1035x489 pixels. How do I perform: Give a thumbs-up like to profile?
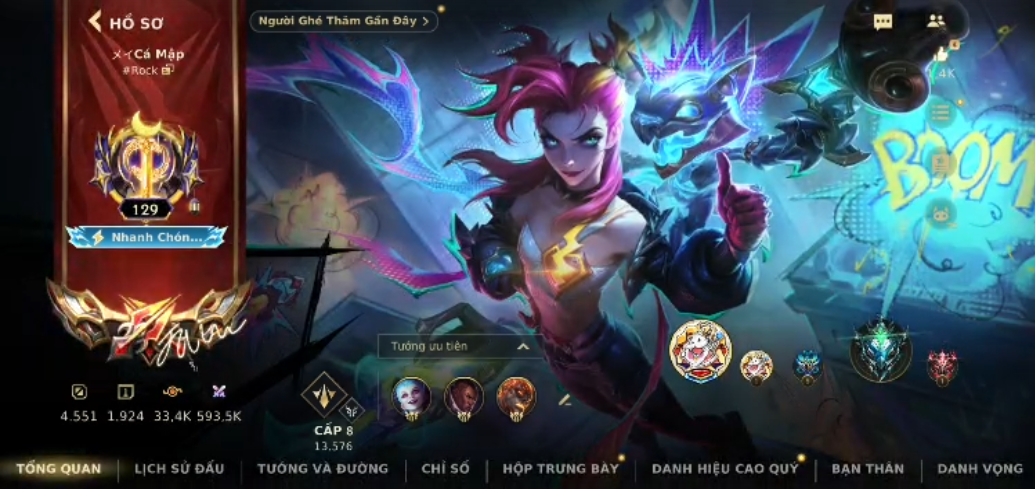click(x=942, y=54)
